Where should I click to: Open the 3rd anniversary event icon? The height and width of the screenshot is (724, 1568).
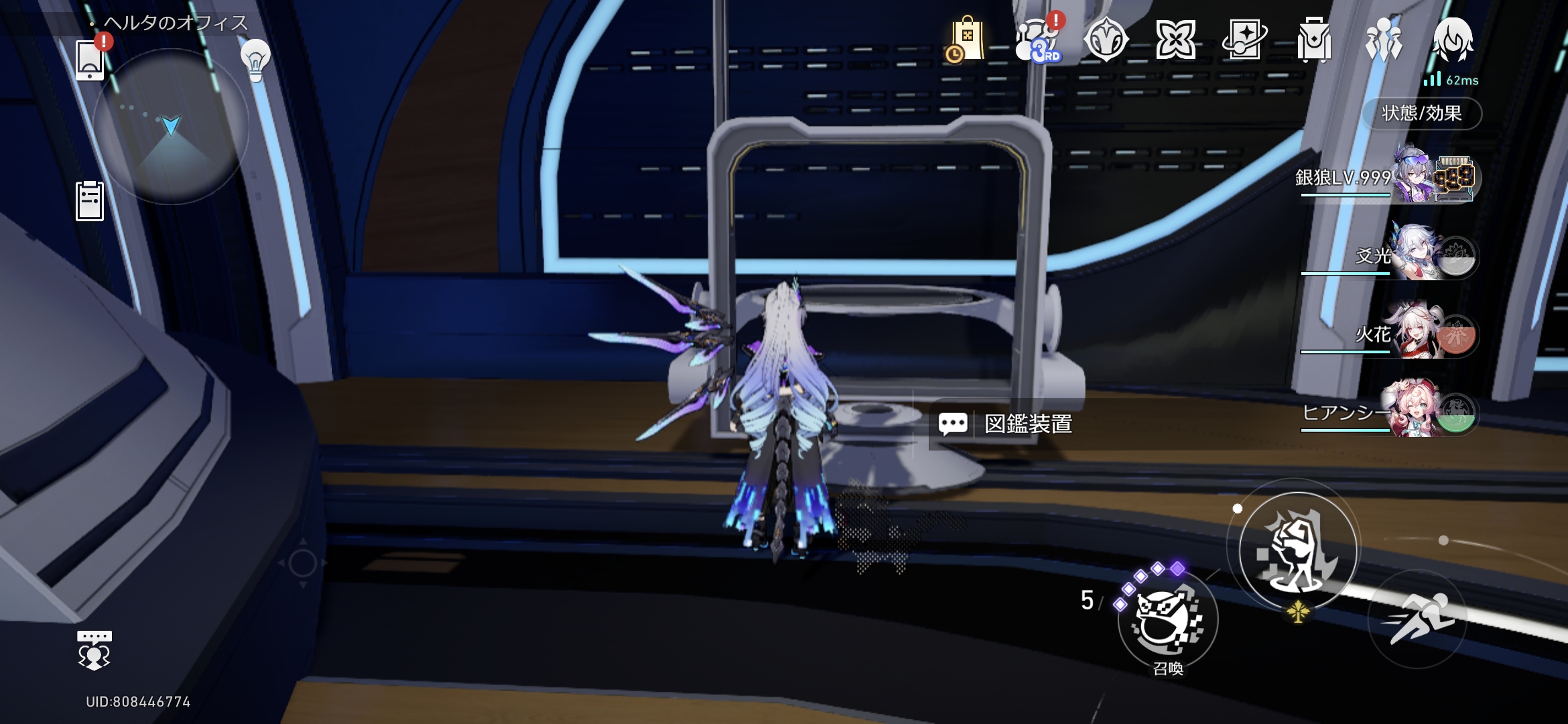pos(1037,40)
